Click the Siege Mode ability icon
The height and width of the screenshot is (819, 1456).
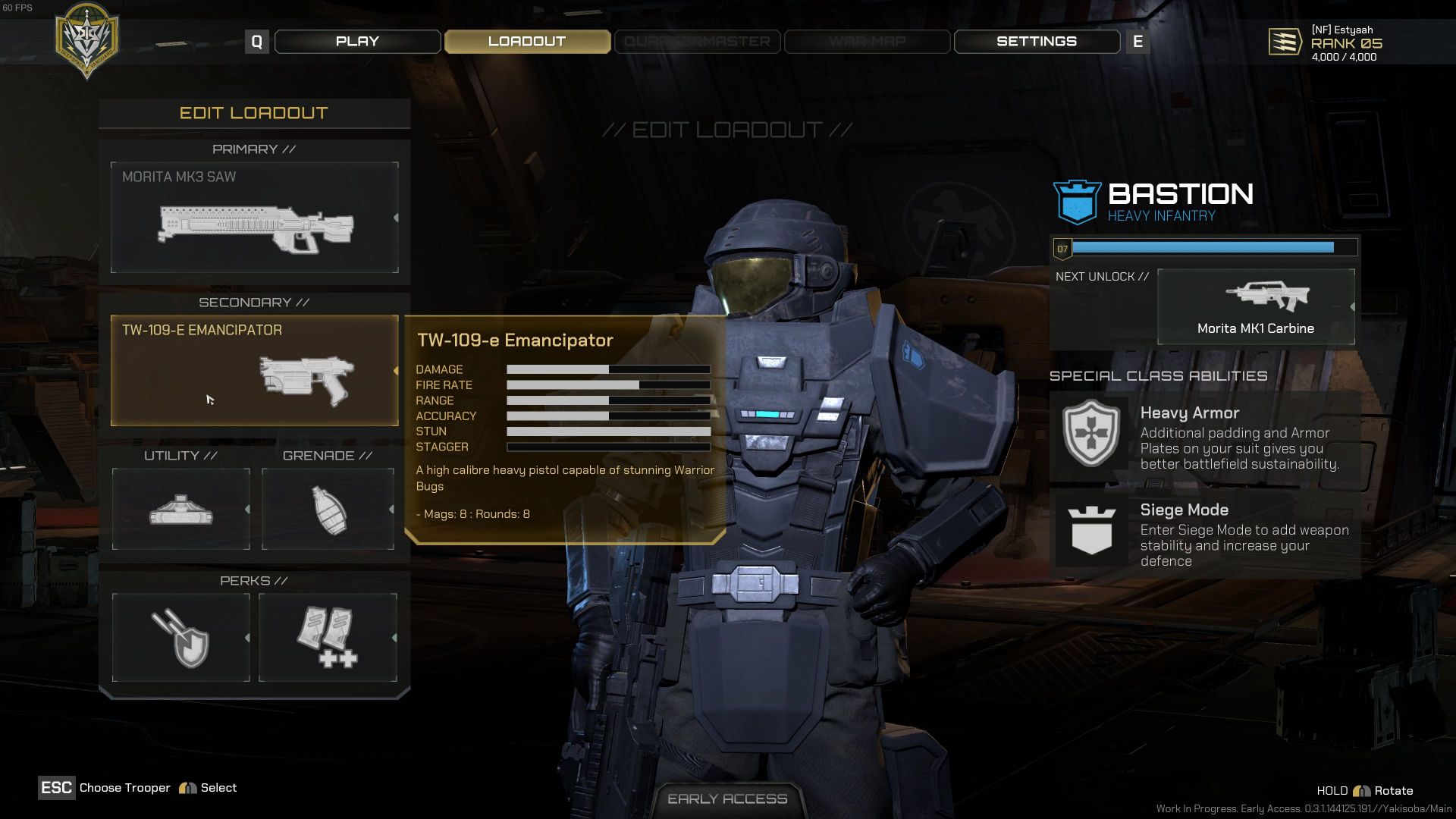[x=1090, y=530]
